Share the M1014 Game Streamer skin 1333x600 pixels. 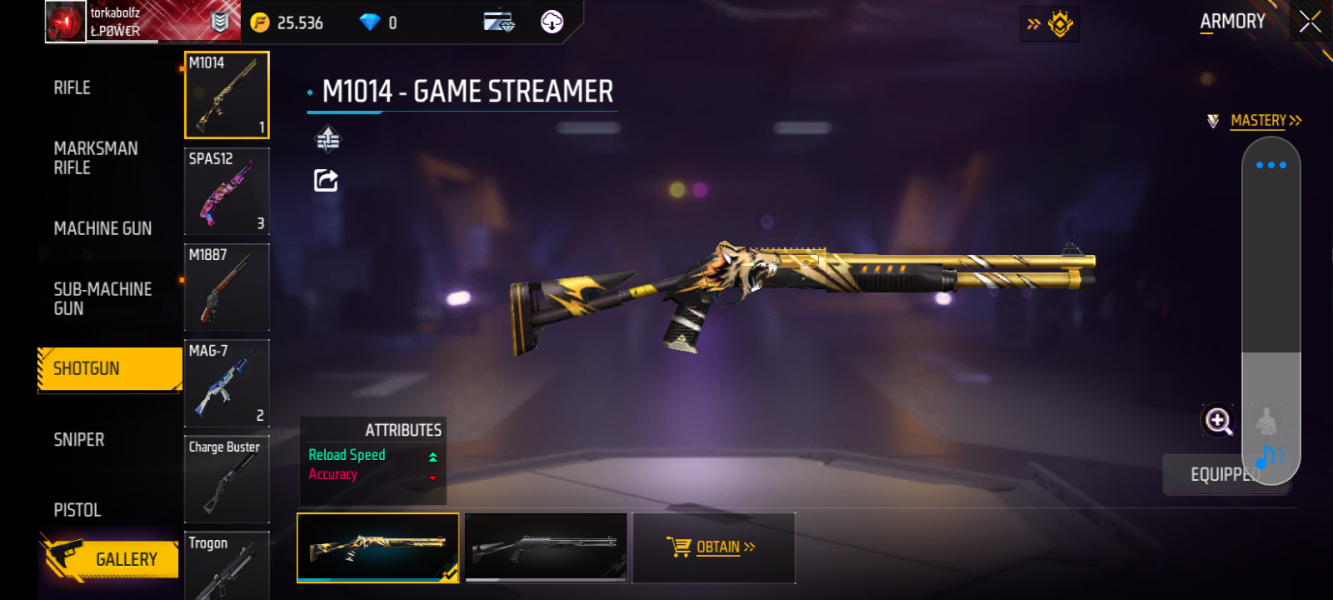326,181
